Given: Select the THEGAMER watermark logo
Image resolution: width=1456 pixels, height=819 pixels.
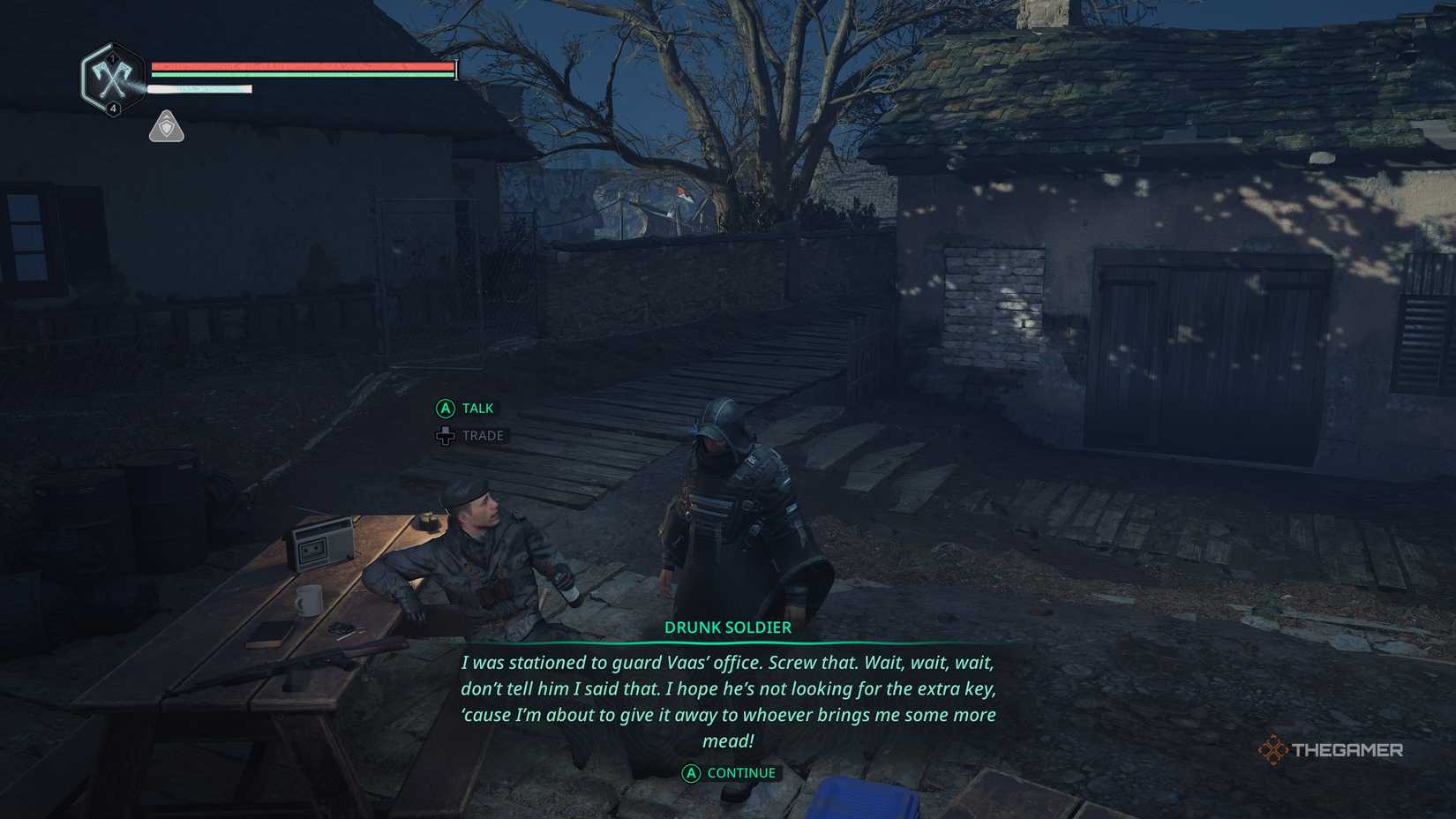Looking at the screenshot, I should coord(1332,751).
